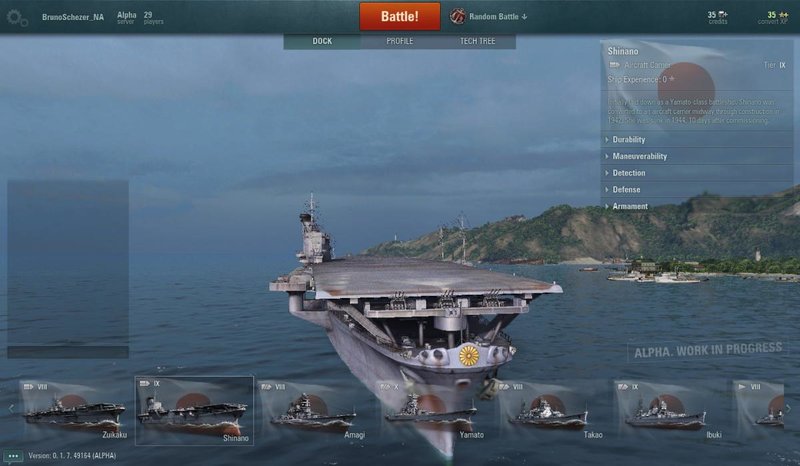This screenshot has height=466, width=800.
Task: Open the Tech Tree tab
Action: [476, 41]
